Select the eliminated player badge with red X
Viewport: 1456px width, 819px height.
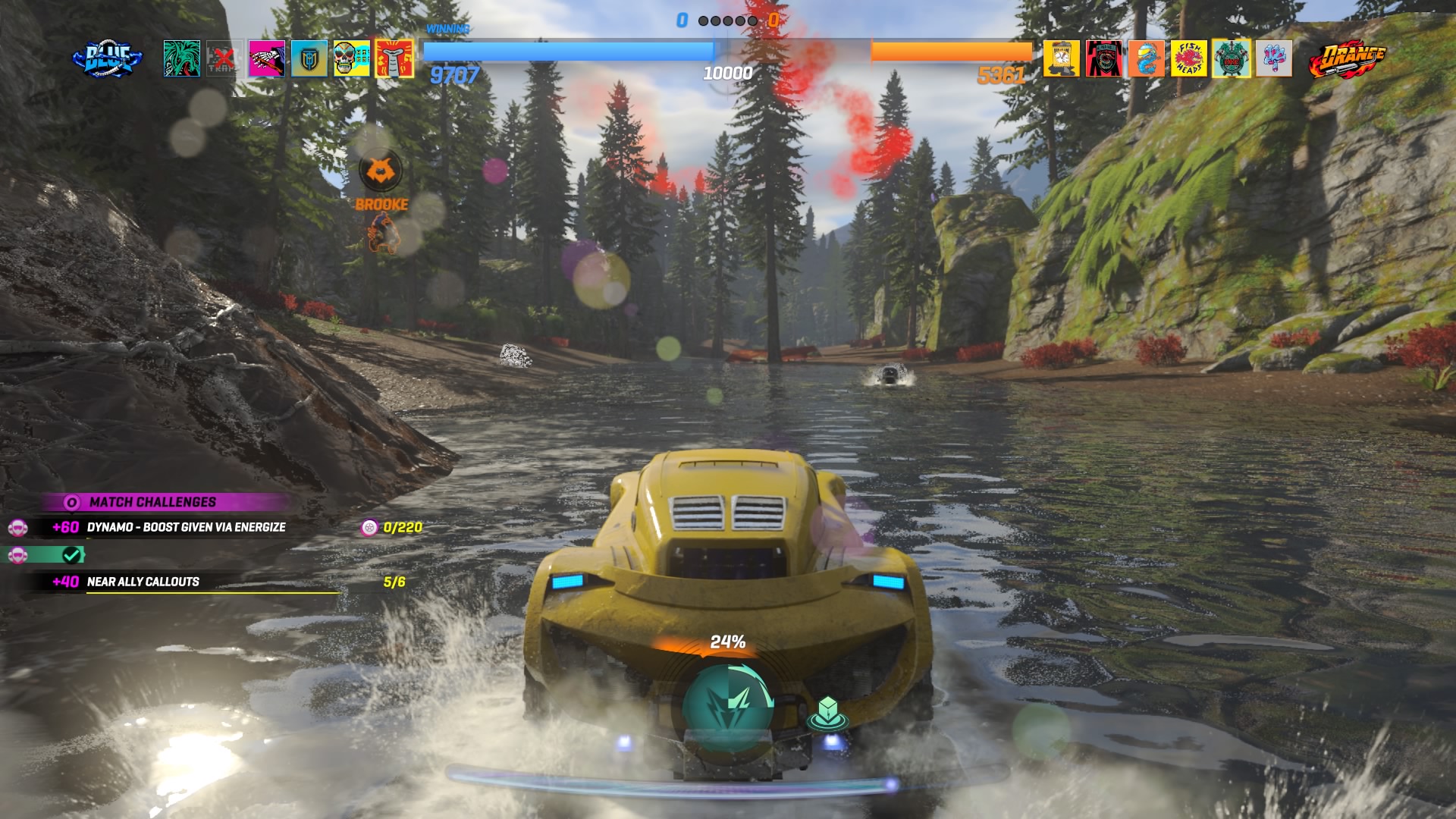[x=224, y=58]
